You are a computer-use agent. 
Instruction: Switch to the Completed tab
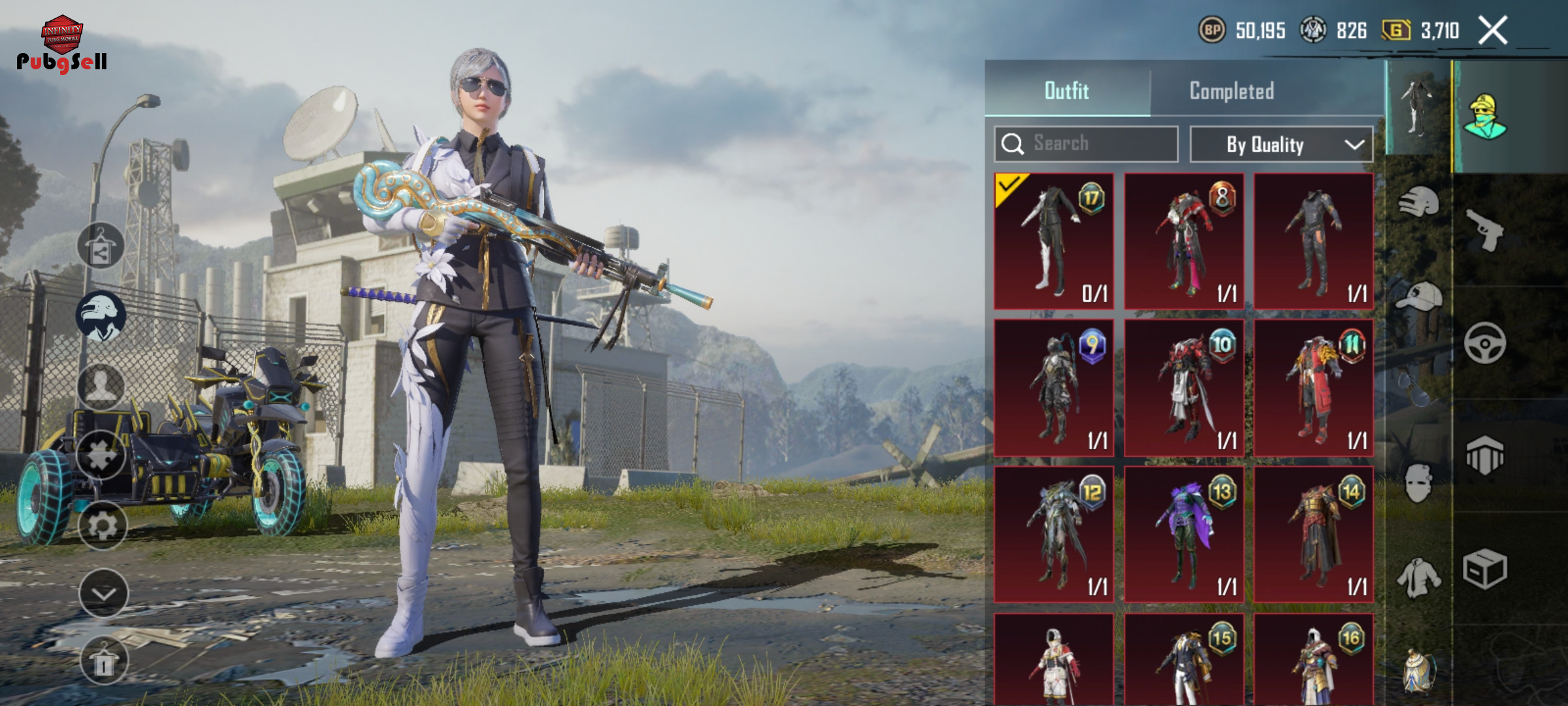1232,91
